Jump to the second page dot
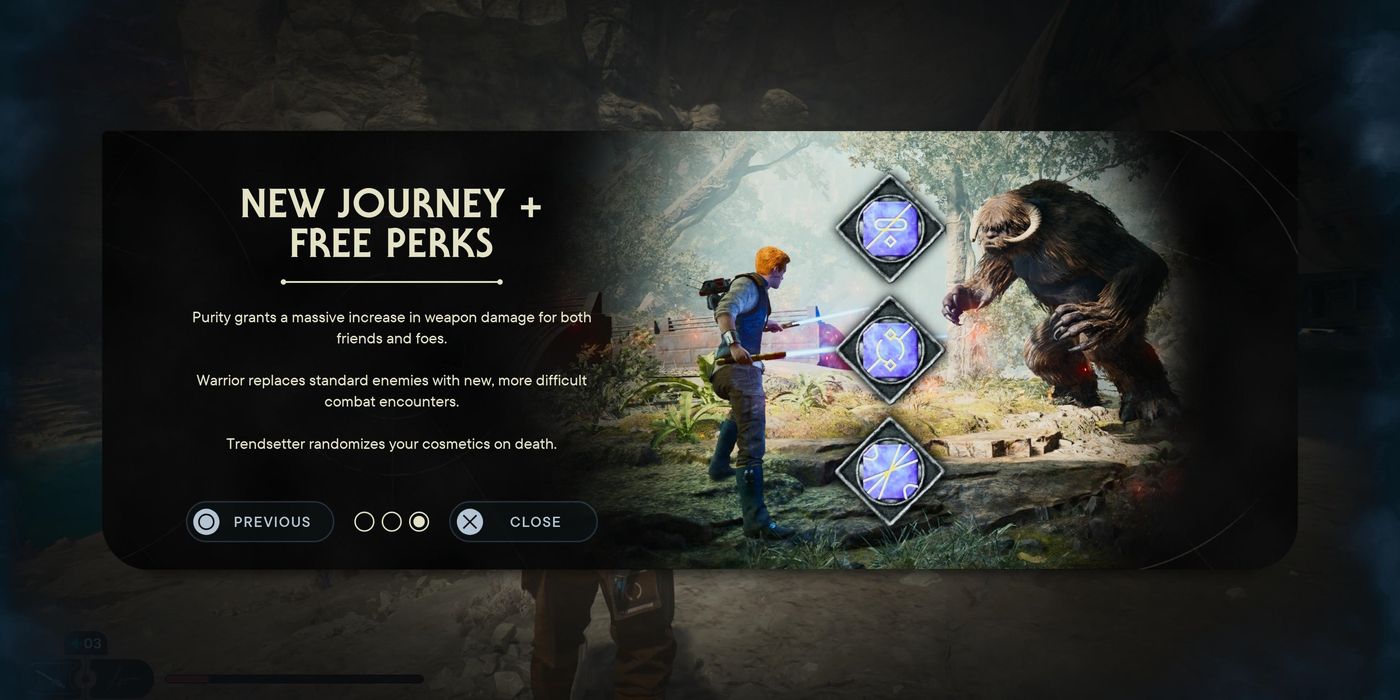The width and height of the screenshot is (1400, 700). click(392, 522)
